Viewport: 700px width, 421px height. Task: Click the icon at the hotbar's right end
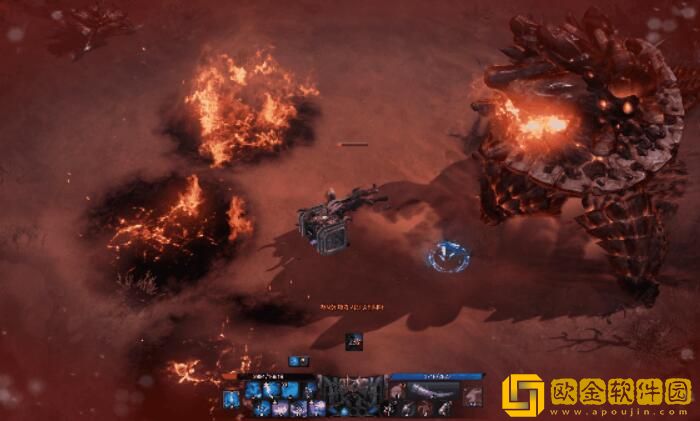(x=473, y=396)
